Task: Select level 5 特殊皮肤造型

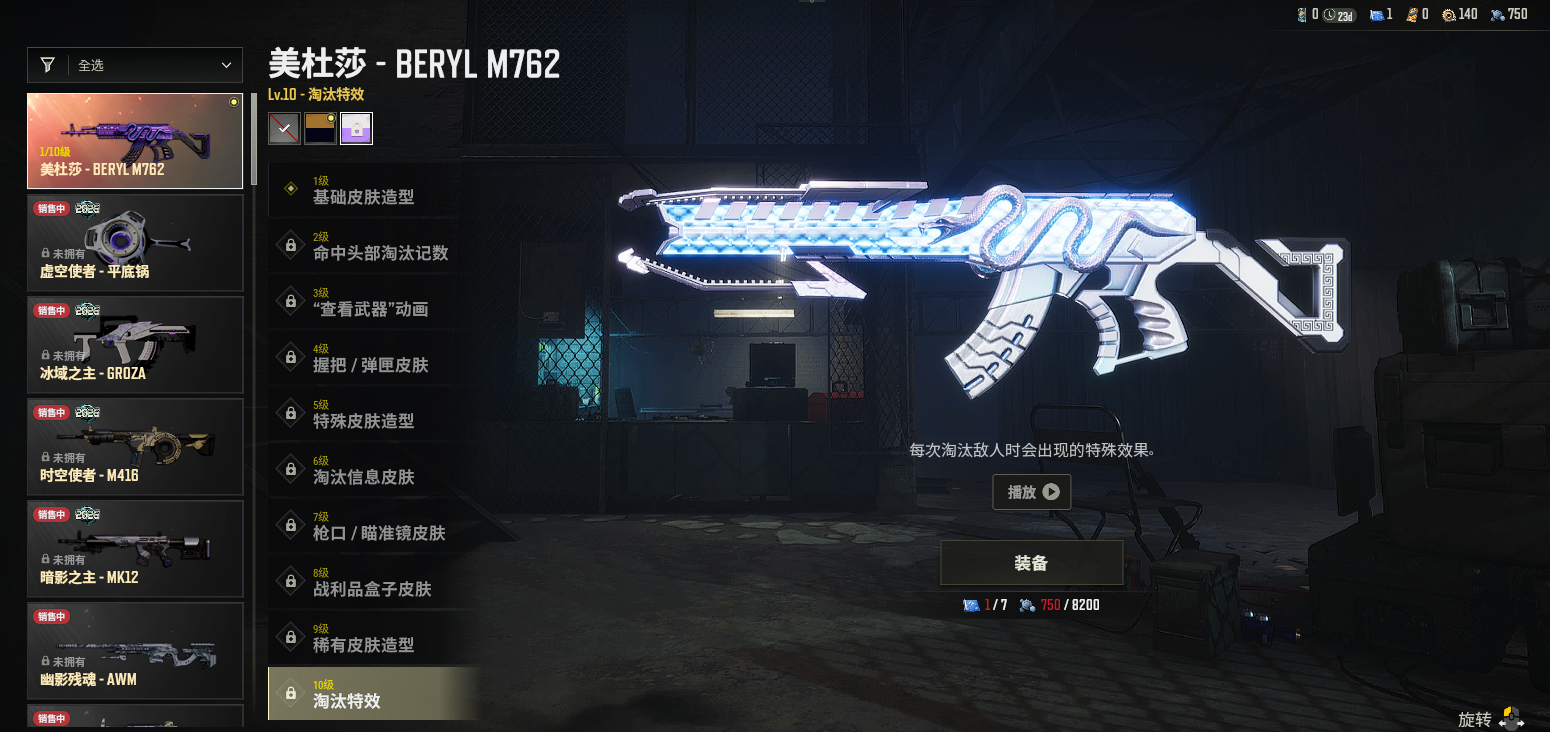Action: pos(364,414)
